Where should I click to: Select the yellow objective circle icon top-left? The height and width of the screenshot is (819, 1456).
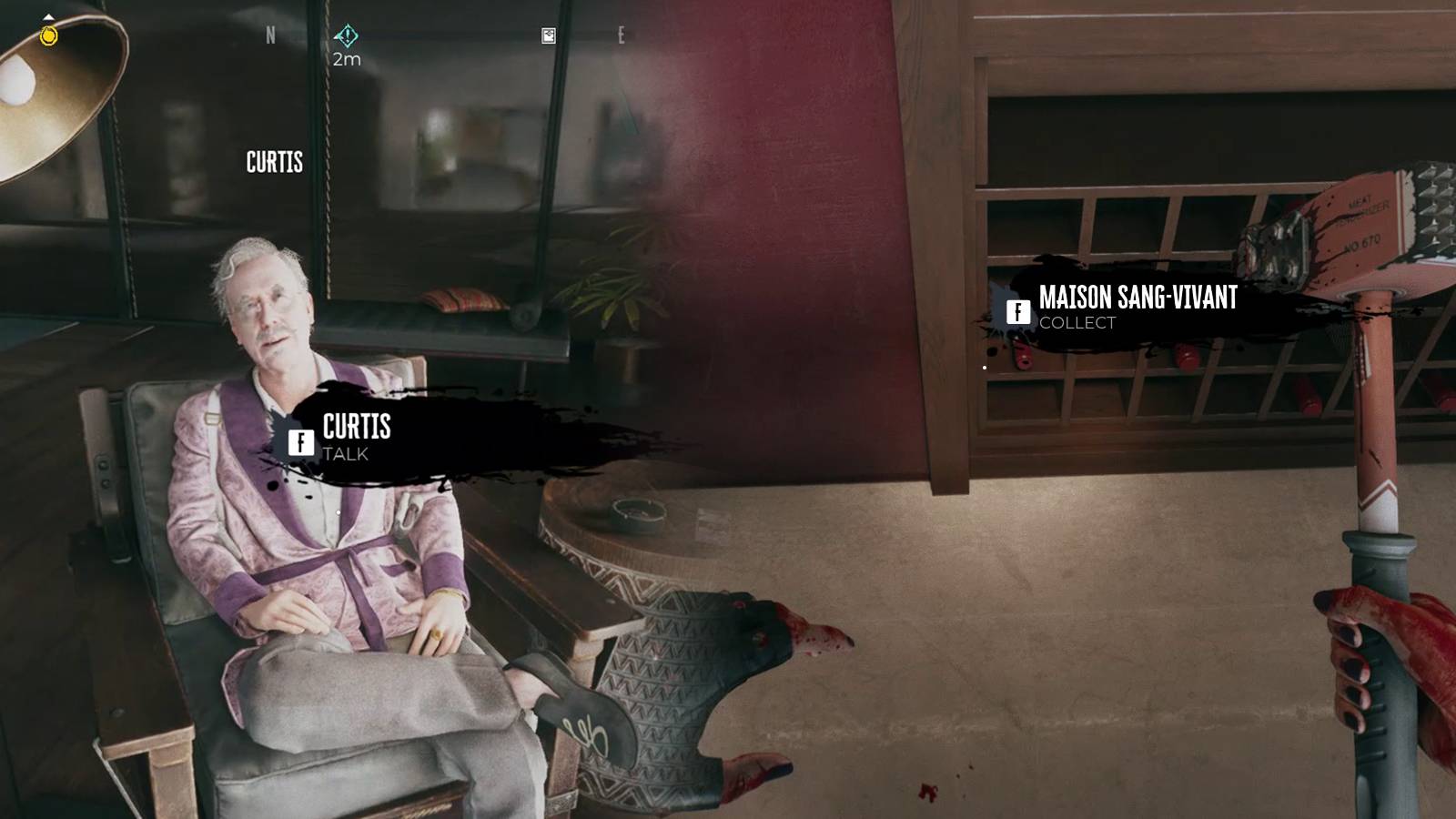[x=48, y=35]
